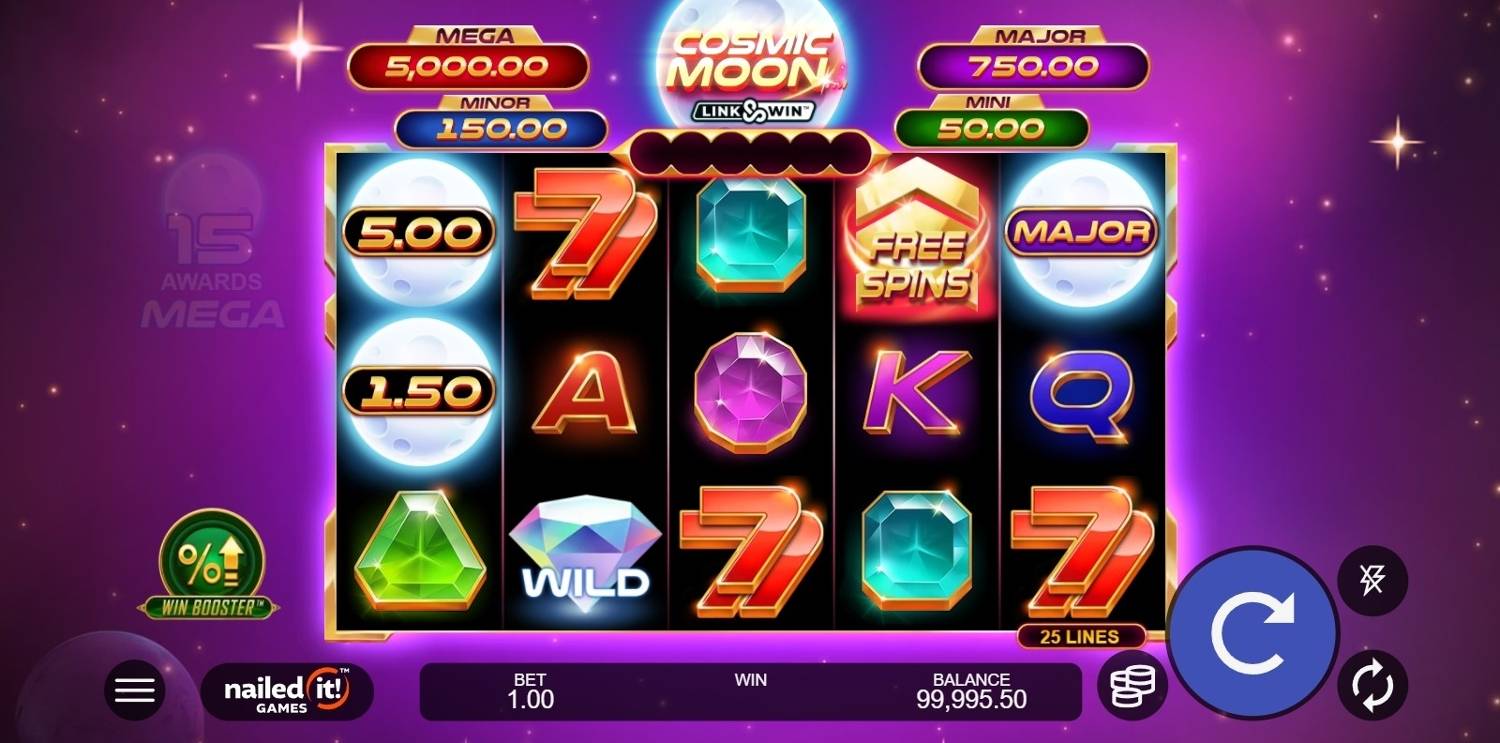This screenshot has width=1500, height=743.
Task: Enable the Win Booster feature
Action: coord(211,563)
